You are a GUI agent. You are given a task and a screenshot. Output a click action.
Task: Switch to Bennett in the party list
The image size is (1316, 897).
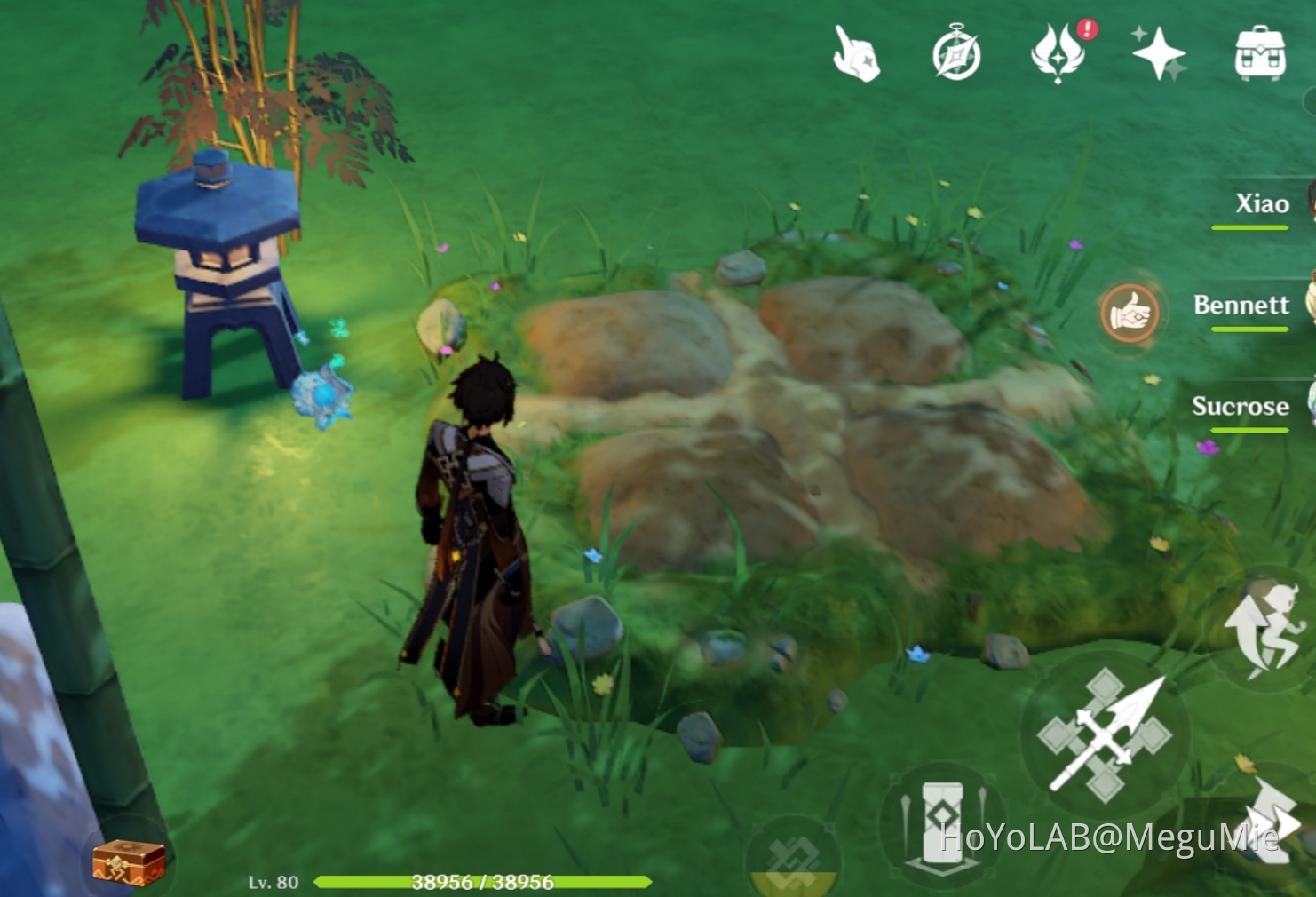point(1243,306)
